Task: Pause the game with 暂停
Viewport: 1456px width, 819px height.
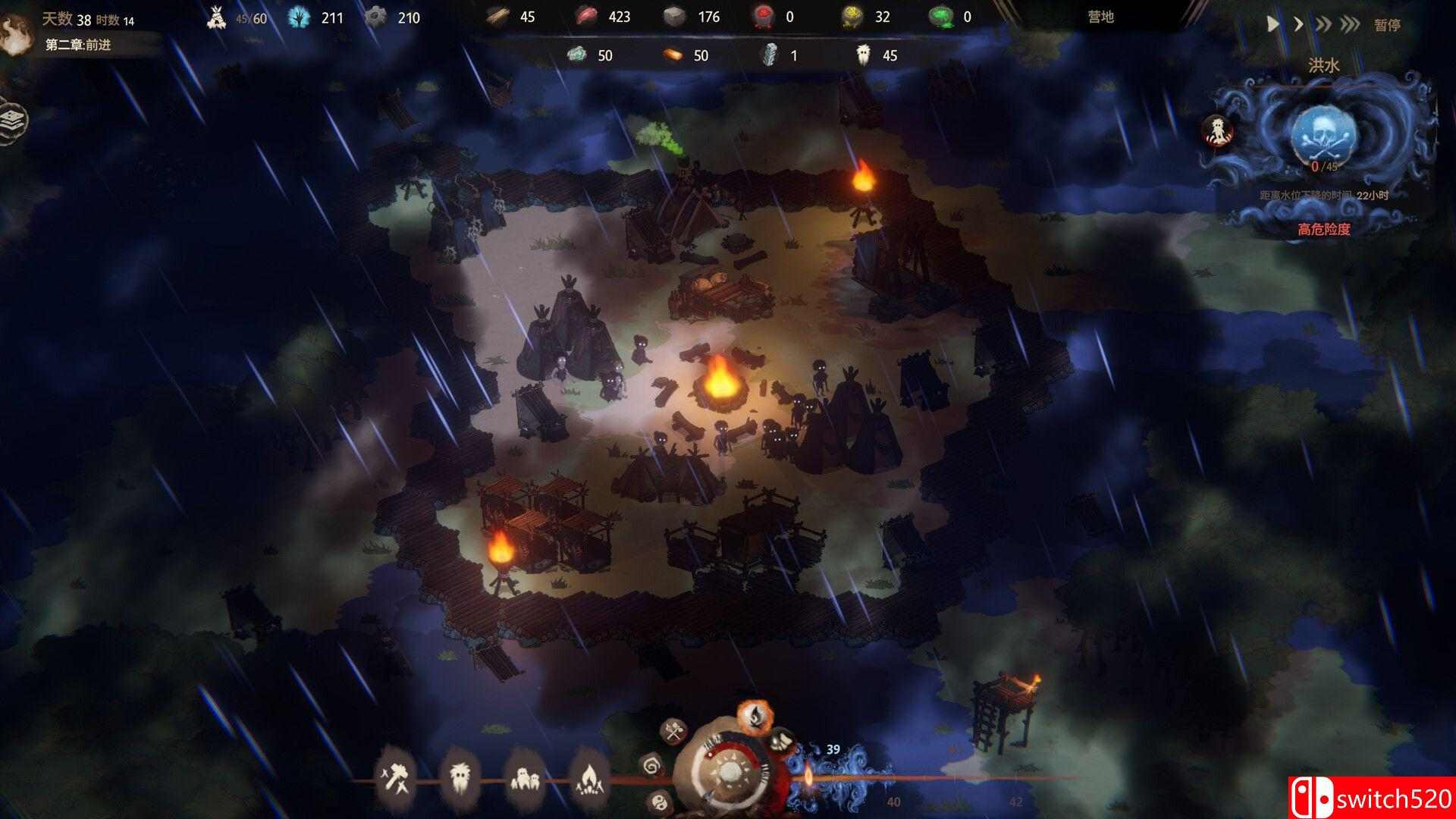Action: (1388, 25)
